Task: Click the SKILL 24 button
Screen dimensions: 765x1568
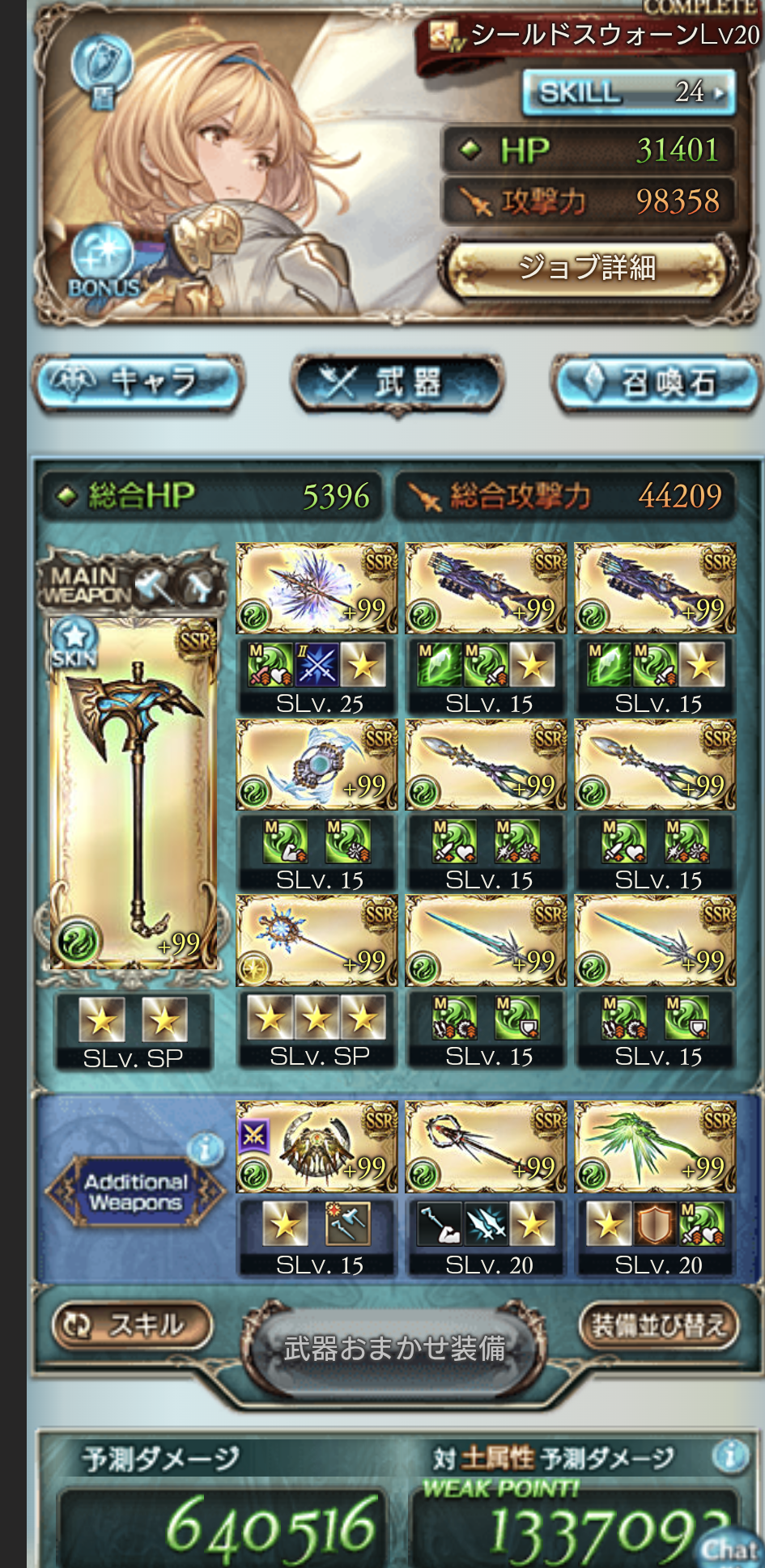Action: tap(629, 92)
